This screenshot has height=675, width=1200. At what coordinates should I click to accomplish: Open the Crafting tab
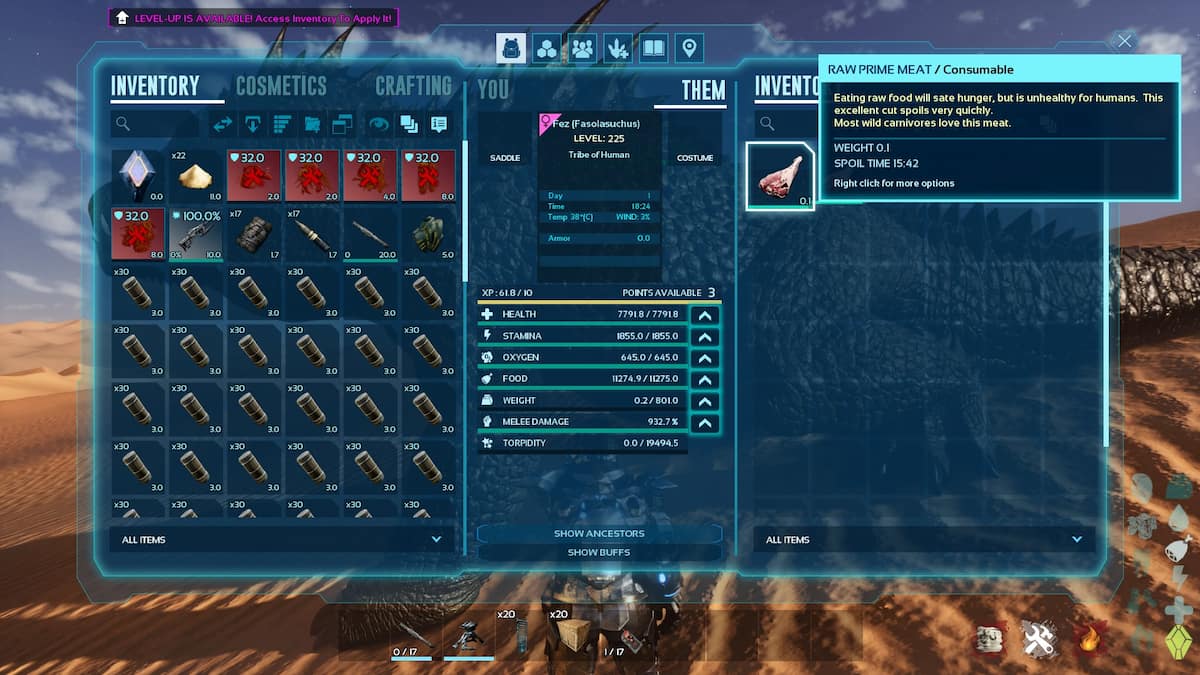(413, 86)
